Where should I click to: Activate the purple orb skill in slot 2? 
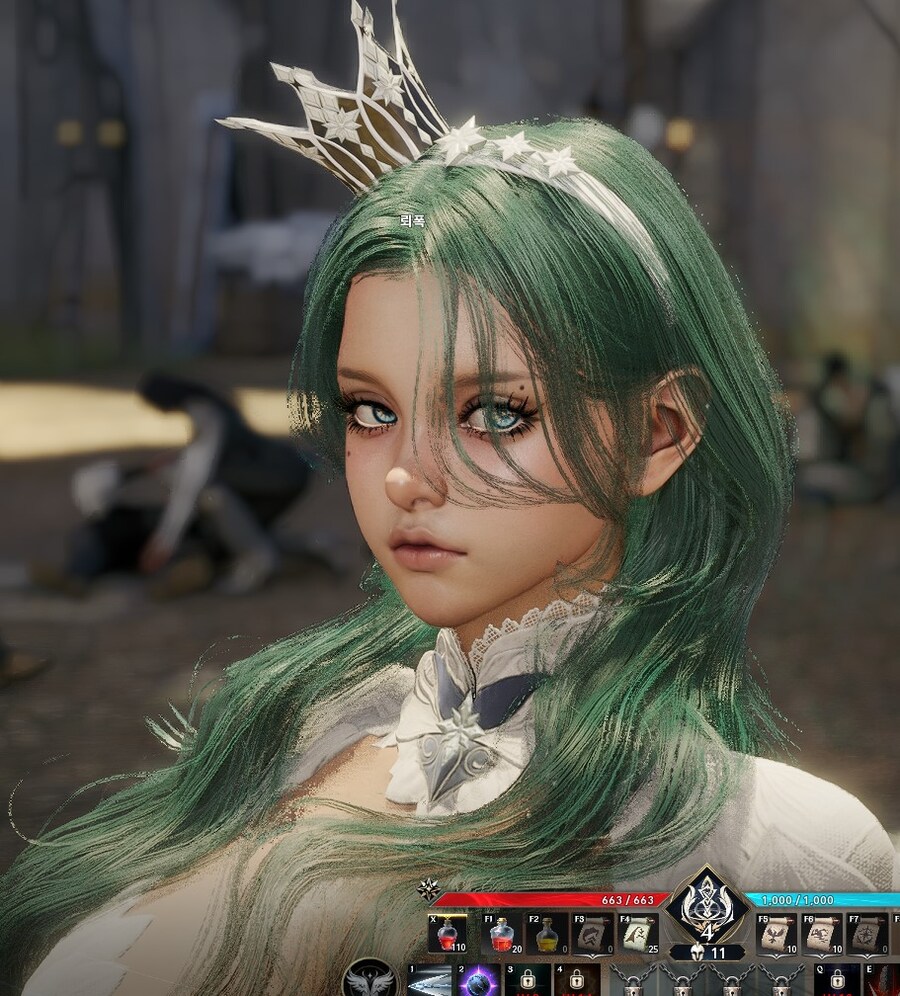[x=479, y=981]
